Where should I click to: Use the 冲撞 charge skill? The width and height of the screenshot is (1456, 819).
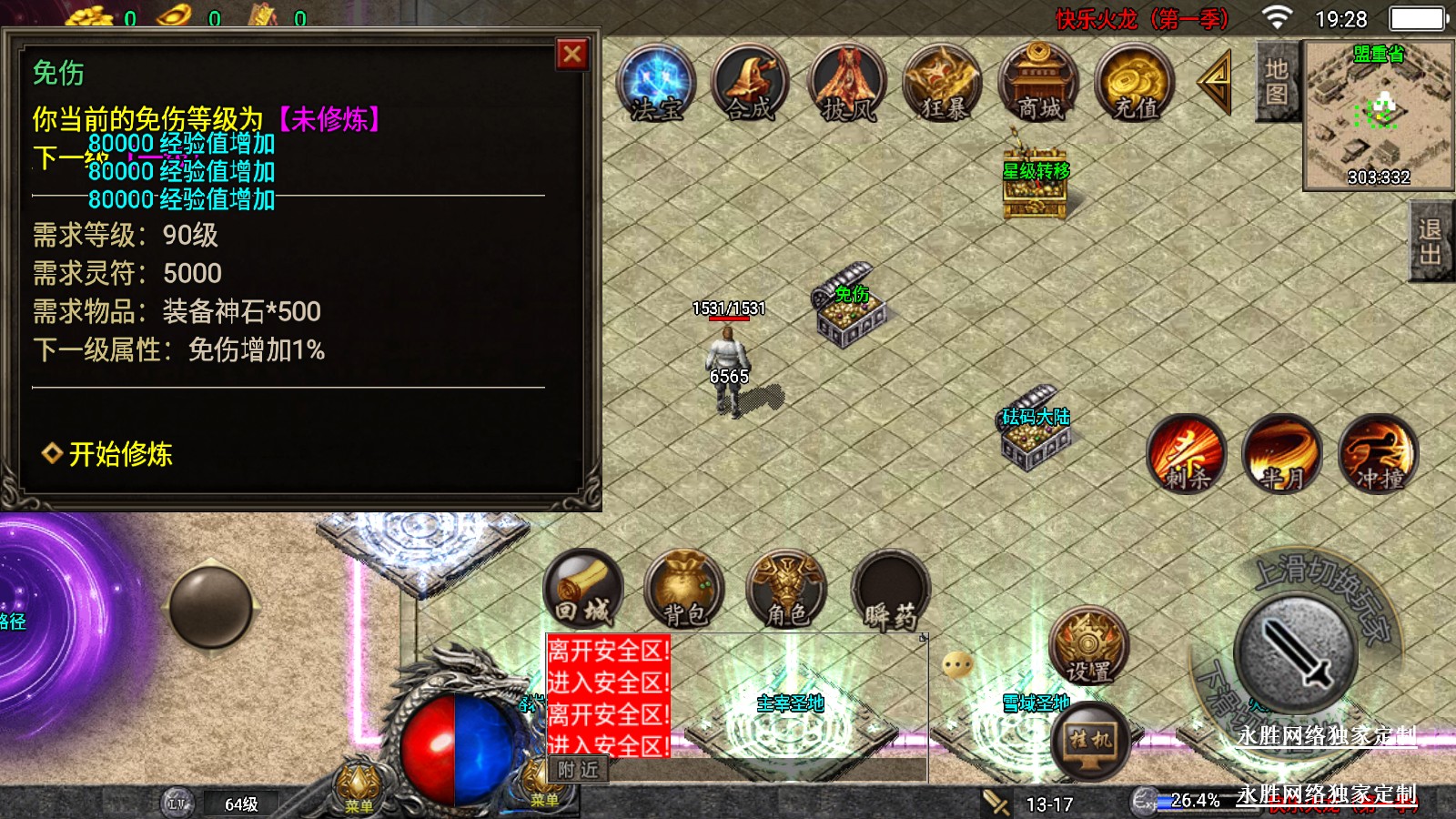tap(1379, 453)
